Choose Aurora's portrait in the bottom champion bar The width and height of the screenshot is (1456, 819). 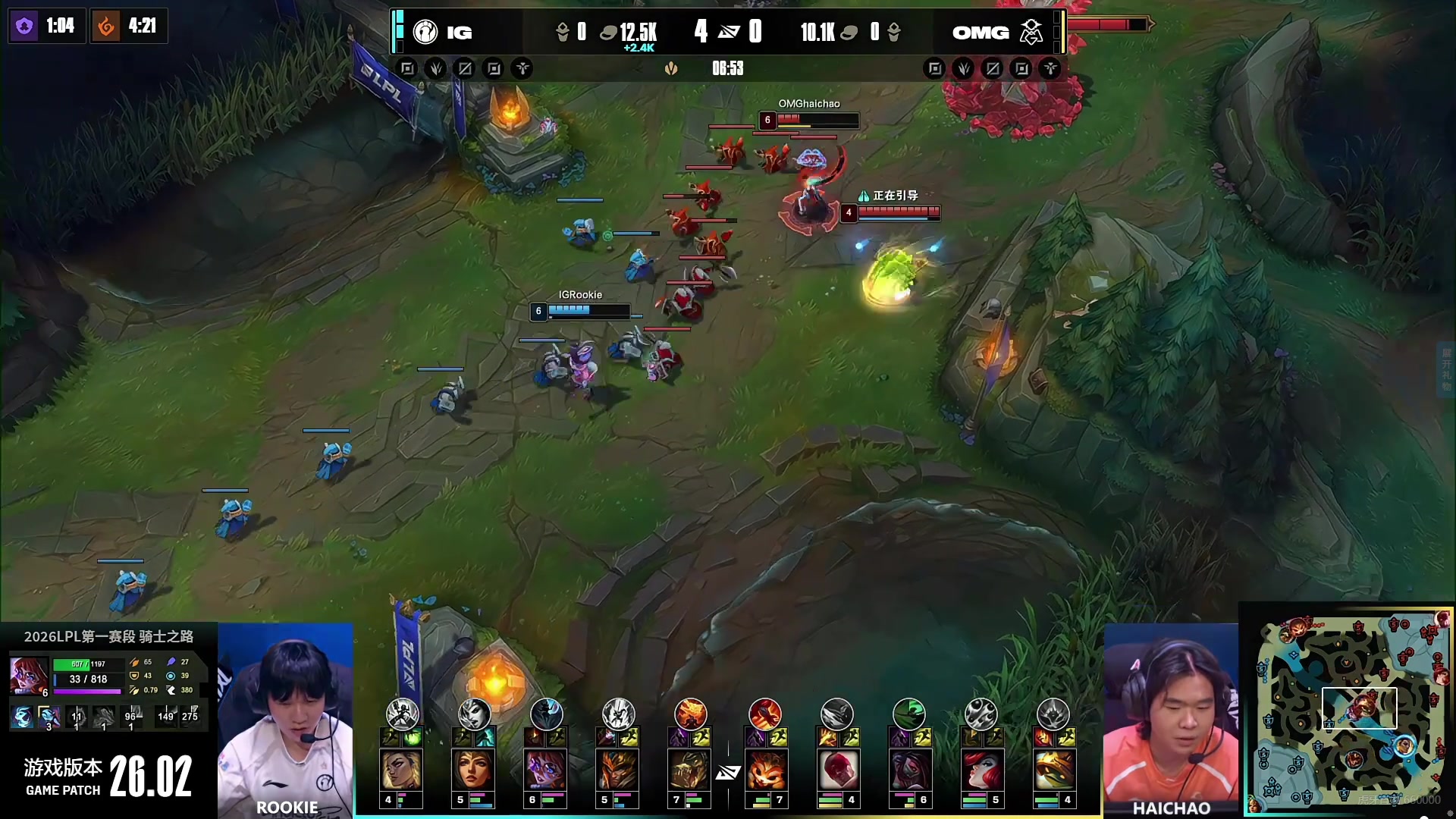(545, 770)
